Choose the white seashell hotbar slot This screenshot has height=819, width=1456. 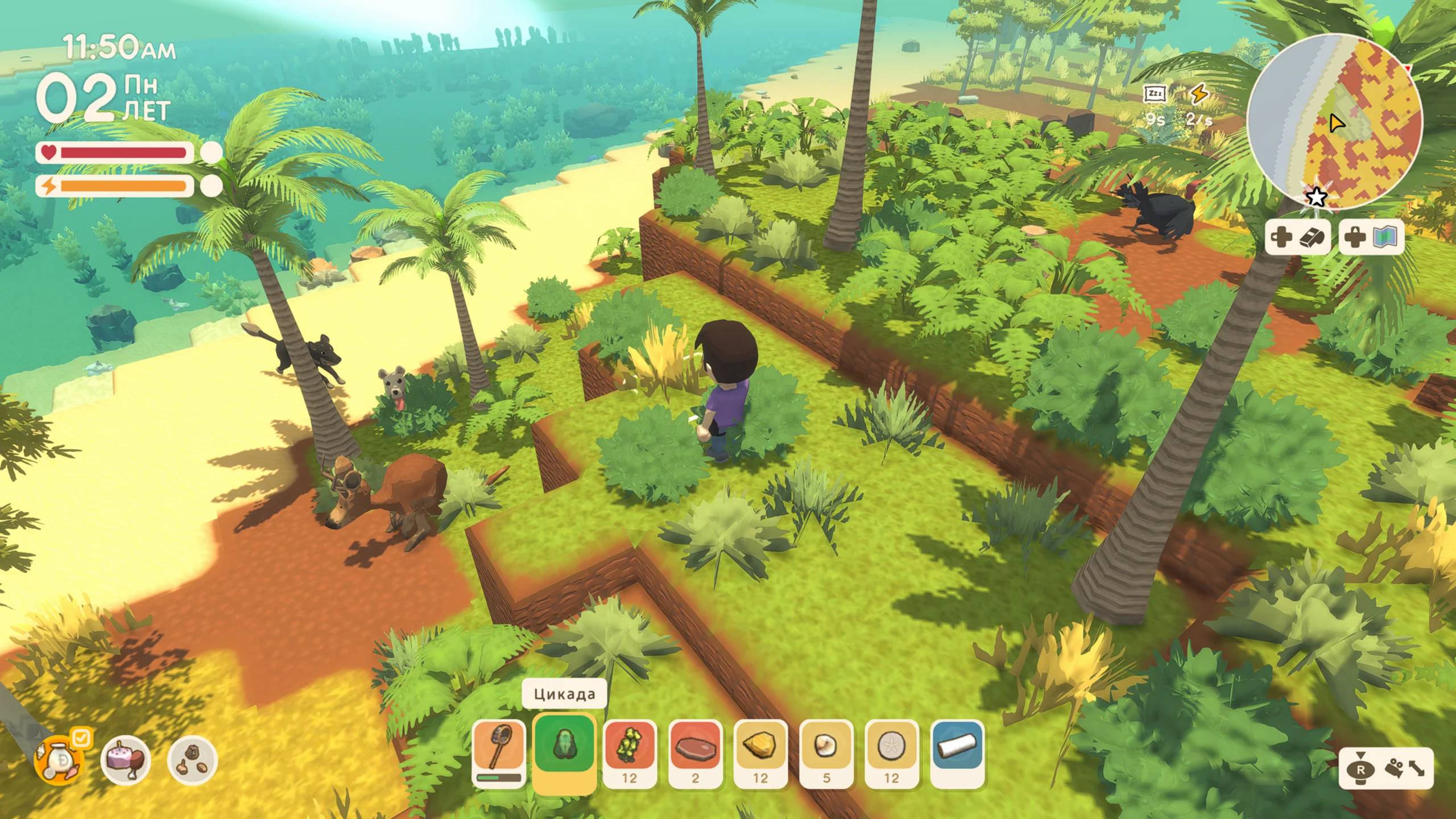(826, 751)
